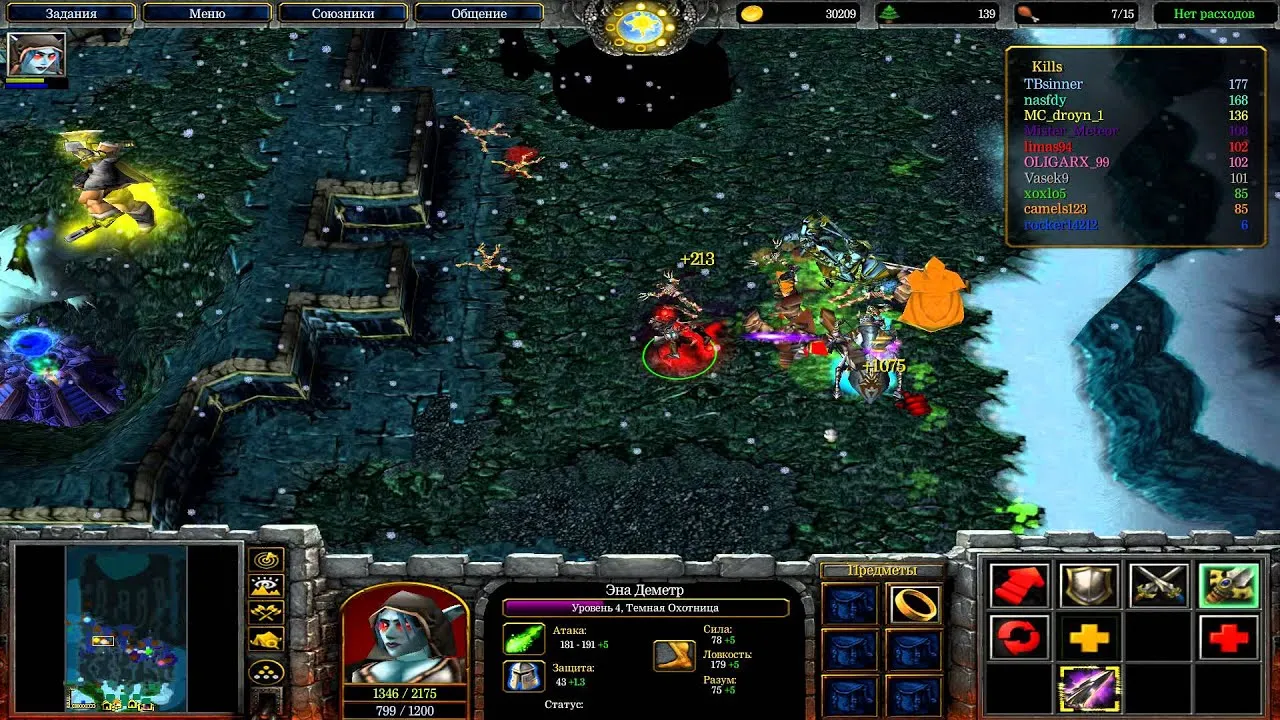Open the Задания quests panel

pyautogui.click(x=72, y=13)
